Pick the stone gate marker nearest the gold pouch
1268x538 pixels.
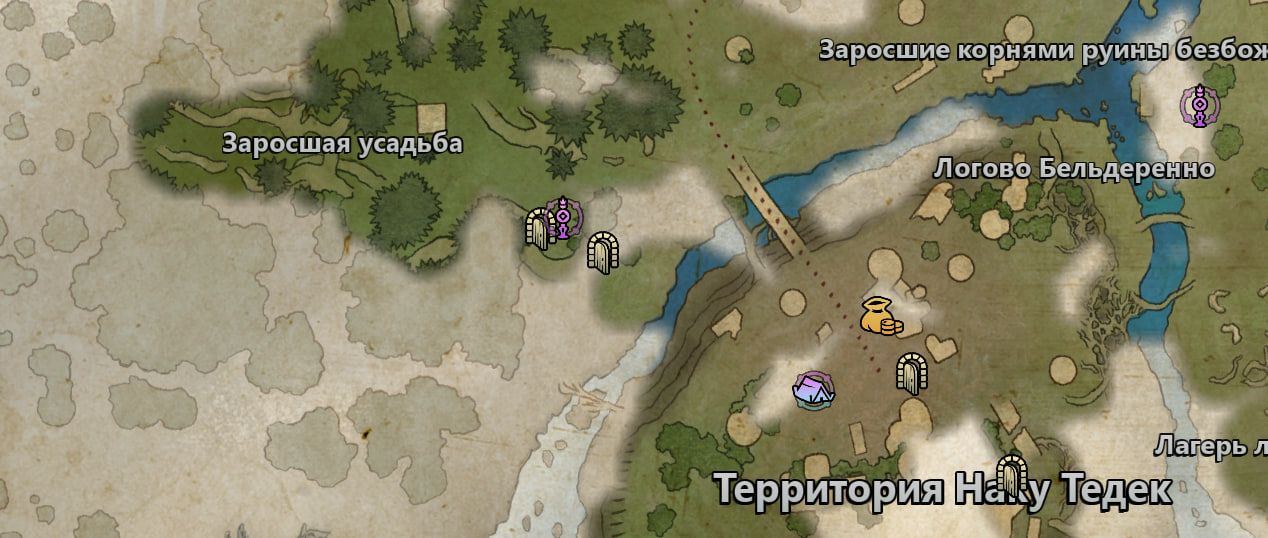click(x=911, y=372)
